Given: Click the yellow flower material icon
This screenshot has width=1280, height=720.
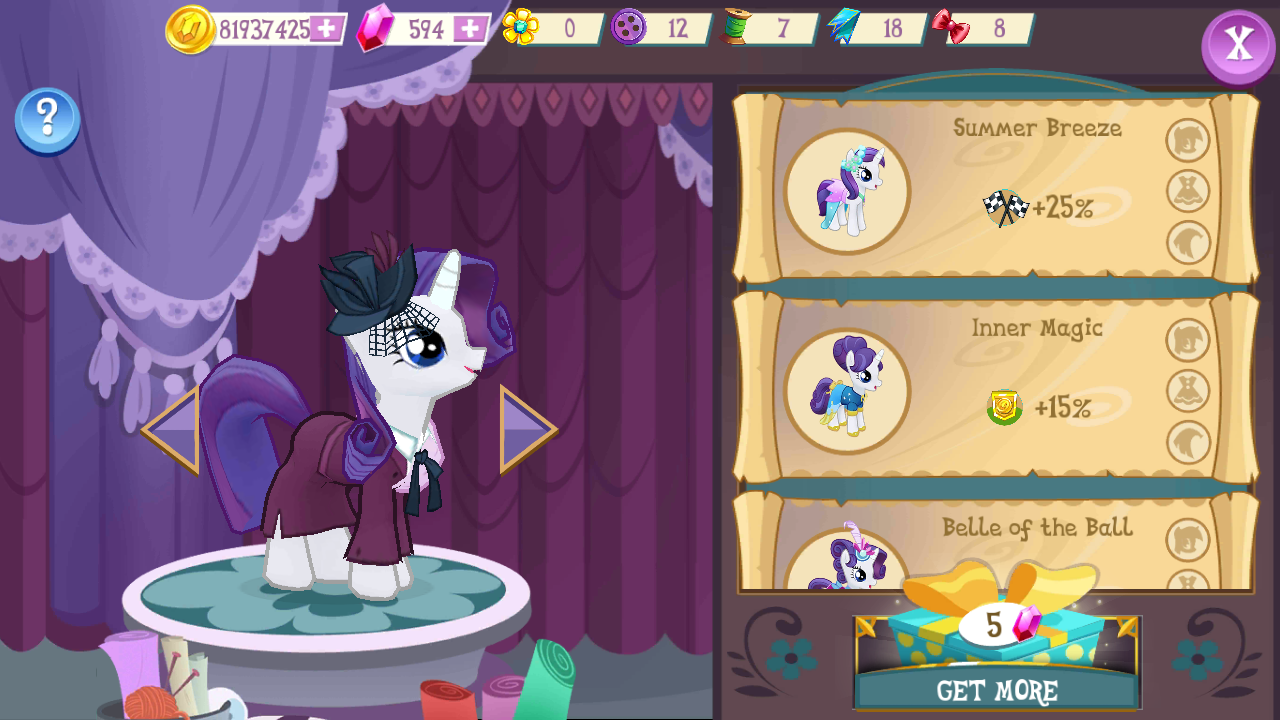Looking at the screenshot, I should coord(521,26).
